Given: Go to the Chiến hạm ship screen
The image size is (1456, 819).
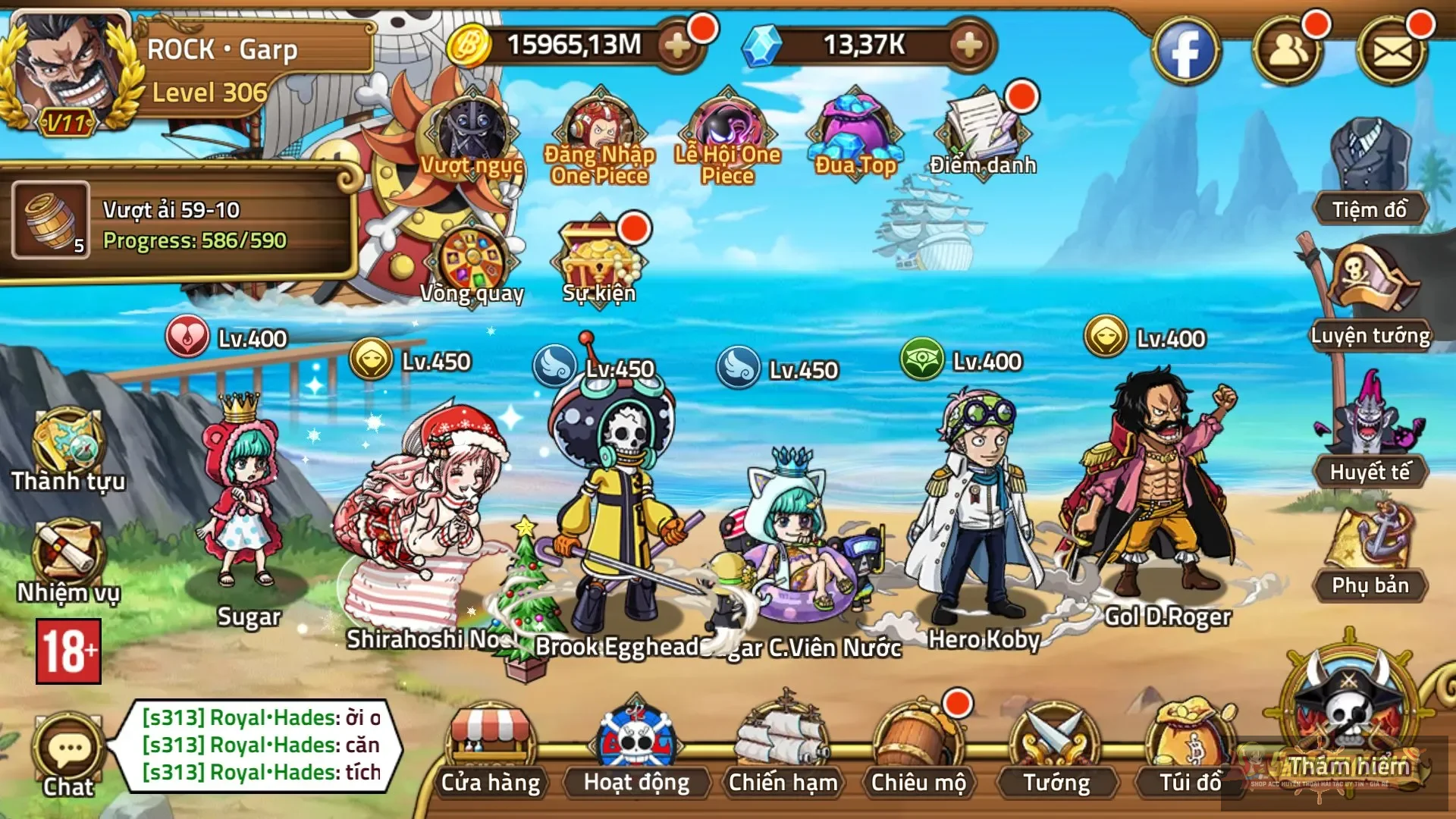Looking at the screenshot, I should [x=783, y=752].
